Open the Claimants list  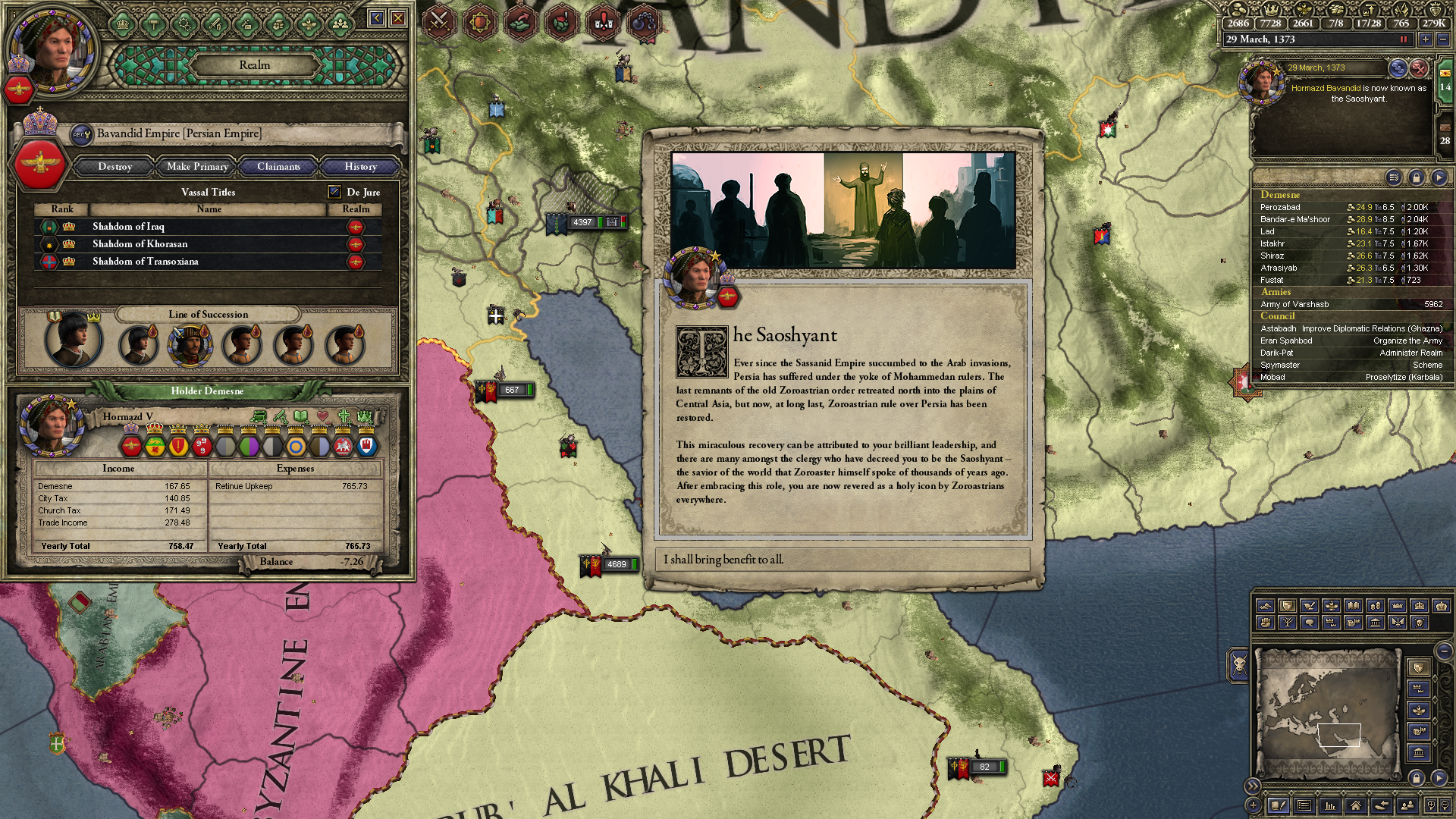point(278,166)
